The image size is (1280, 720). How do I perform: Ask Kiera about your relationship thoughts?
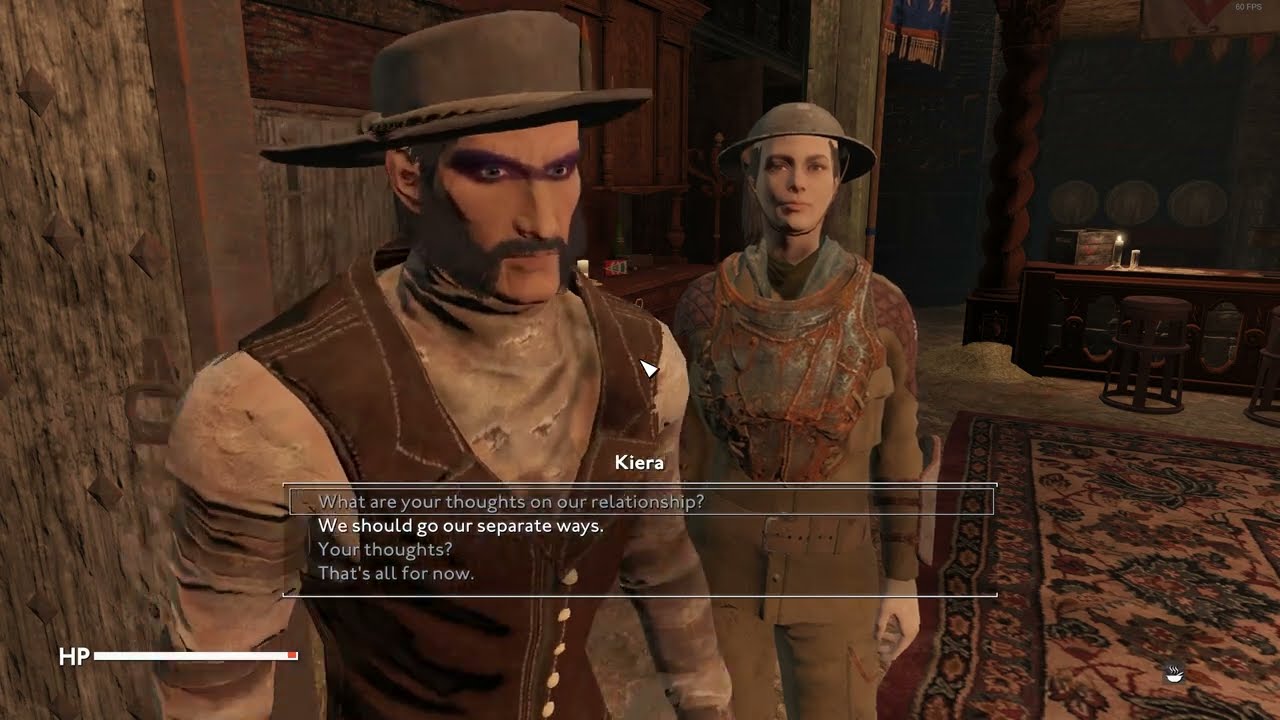(x=511, y=502)
